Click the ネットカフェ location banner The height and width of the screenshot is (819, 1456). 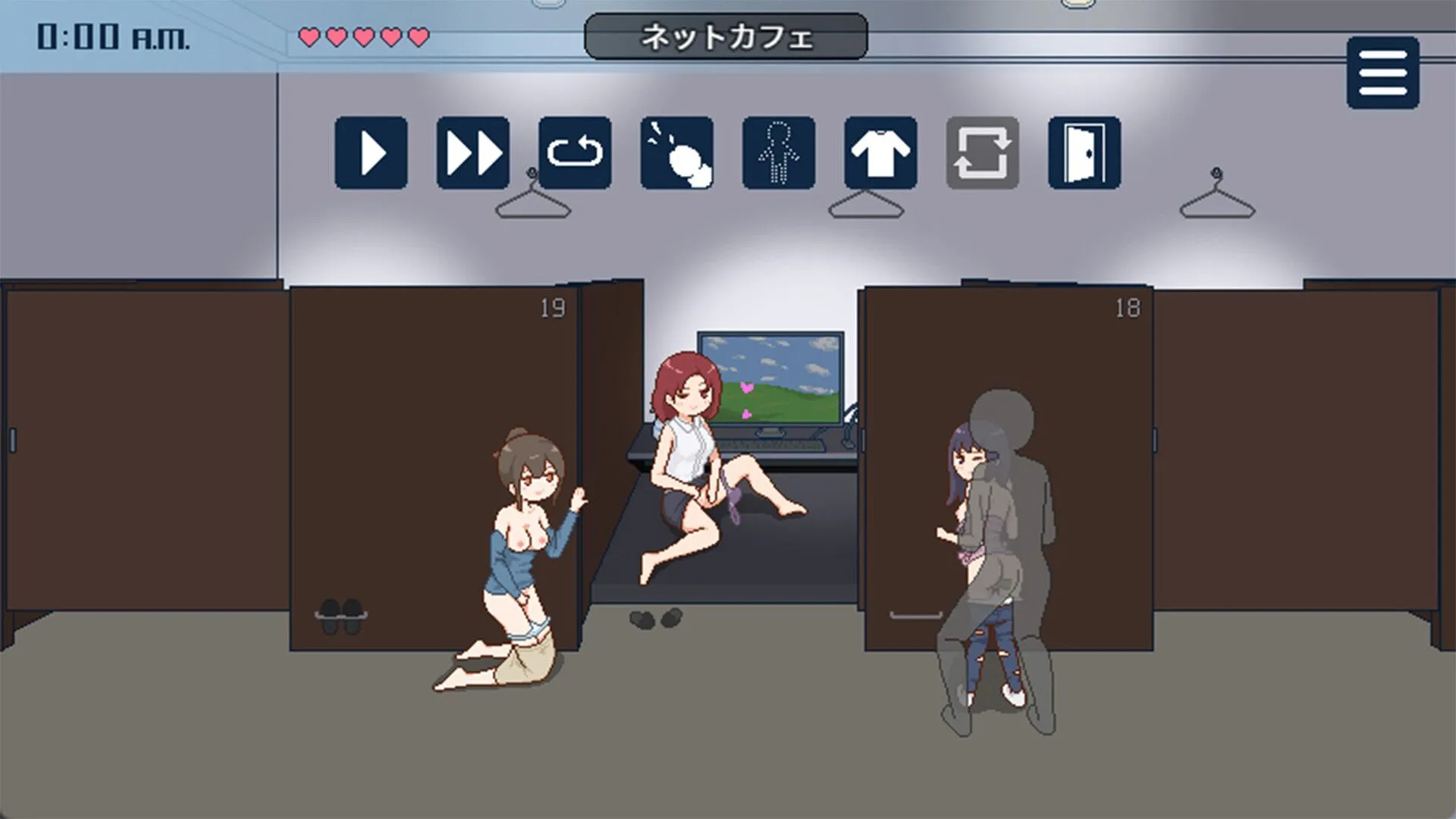pyautogui.click(x=724, y=35)
